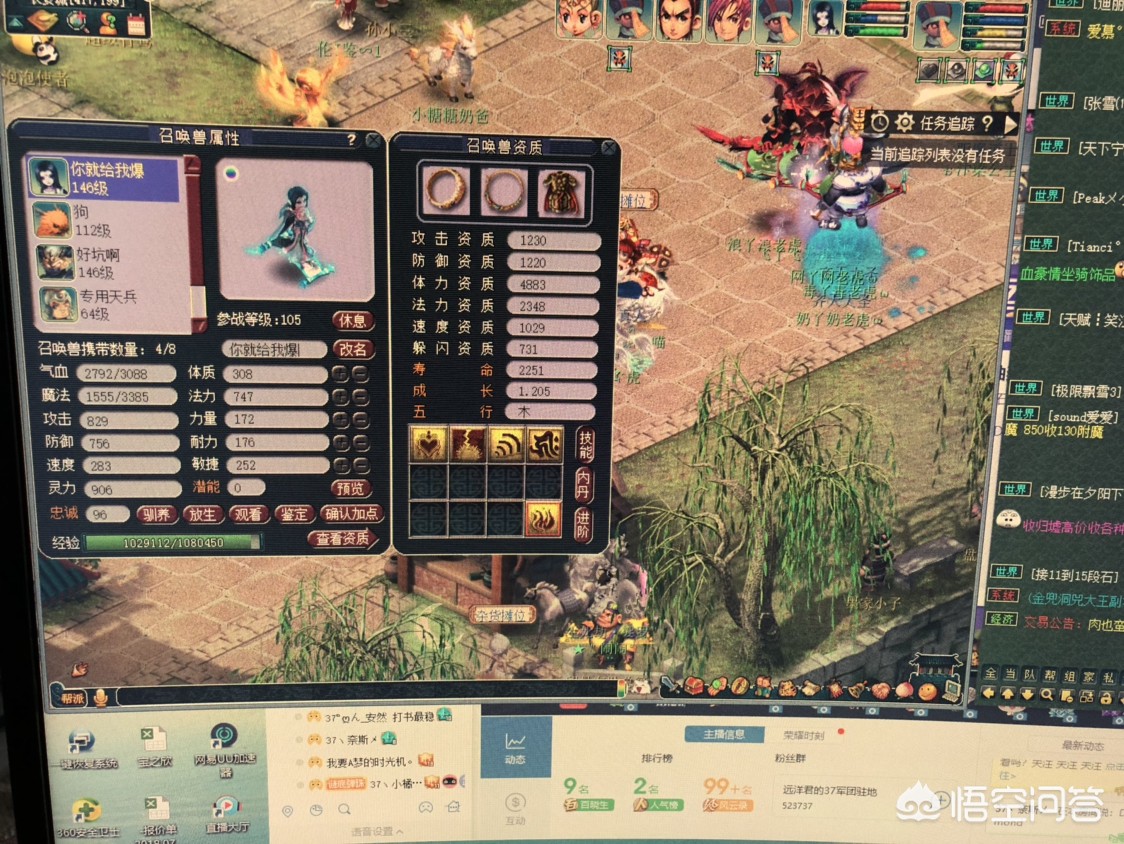Image resolution: width=1124 pixels, height=844 pixels.
Task: Switch to the 技能 skills tab
Action: pos(585,444)
